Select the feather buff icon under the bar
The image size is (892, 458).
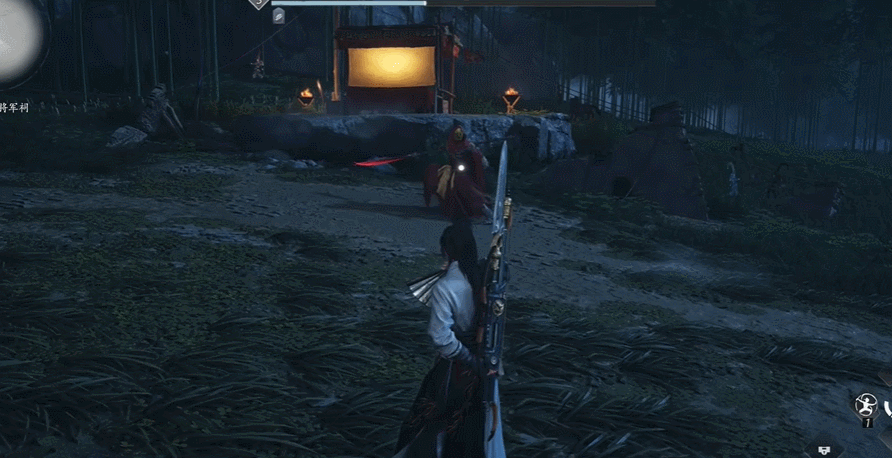pyautogui.click(x=279, y=15)
